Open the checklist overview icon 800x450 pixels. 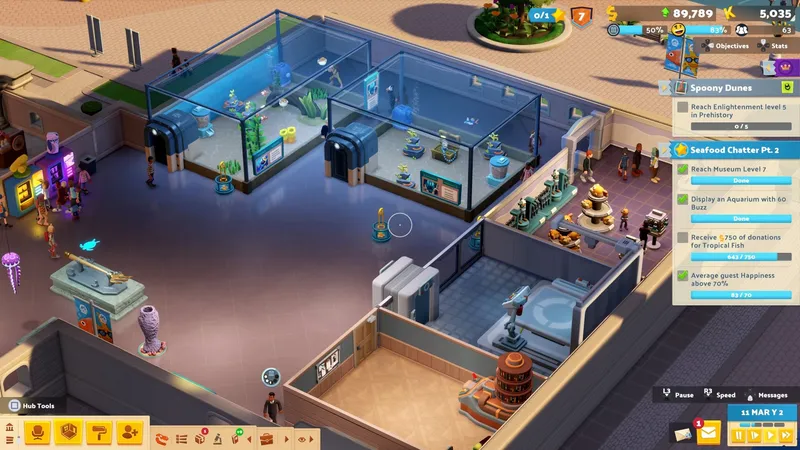pos(181,438)
